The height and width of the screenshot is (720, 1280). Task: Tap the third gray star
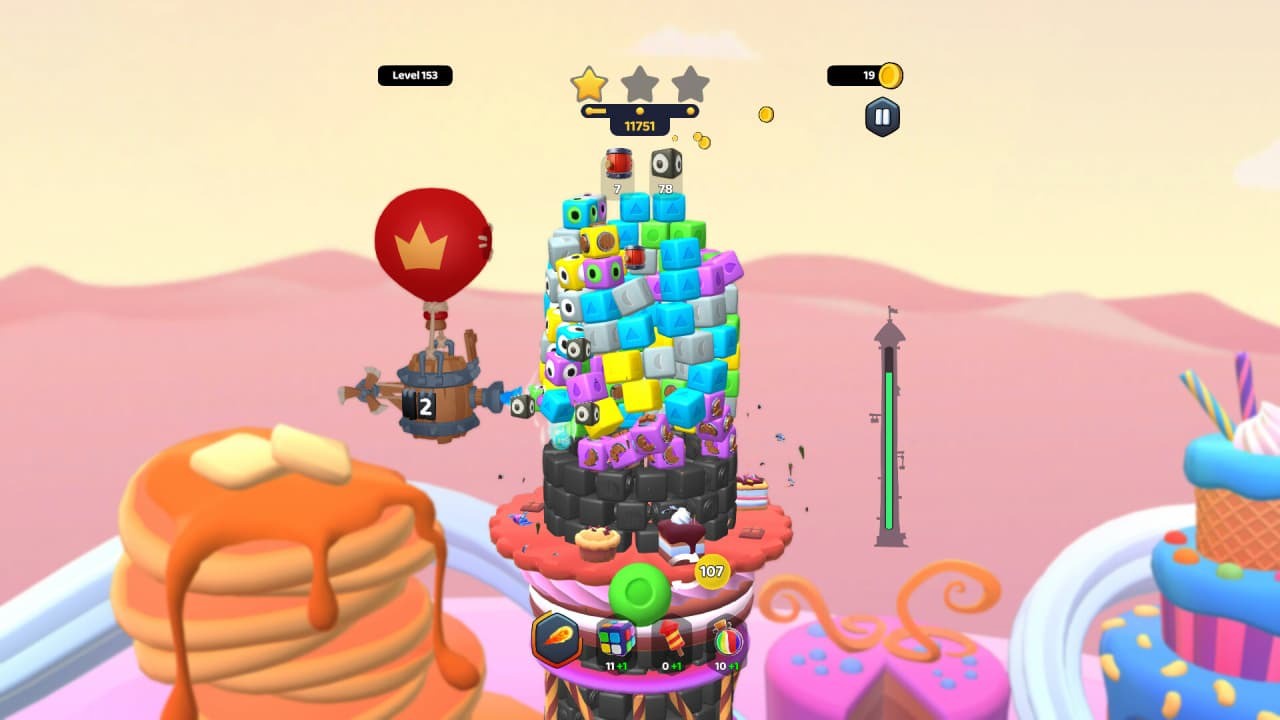(x=690, y=85)
